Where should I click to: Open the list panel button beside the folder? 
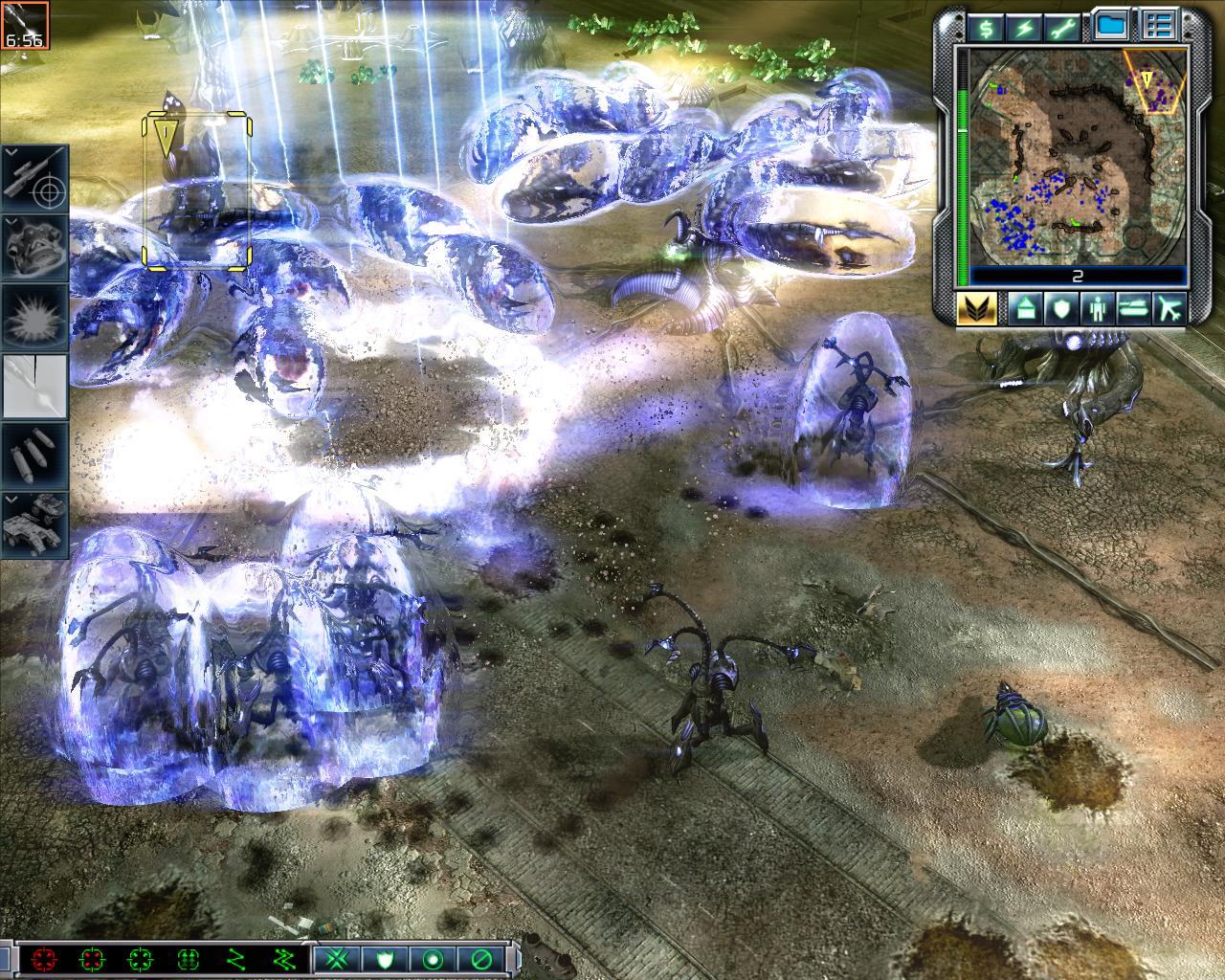pyautogui.click(x=1159, y=27)
